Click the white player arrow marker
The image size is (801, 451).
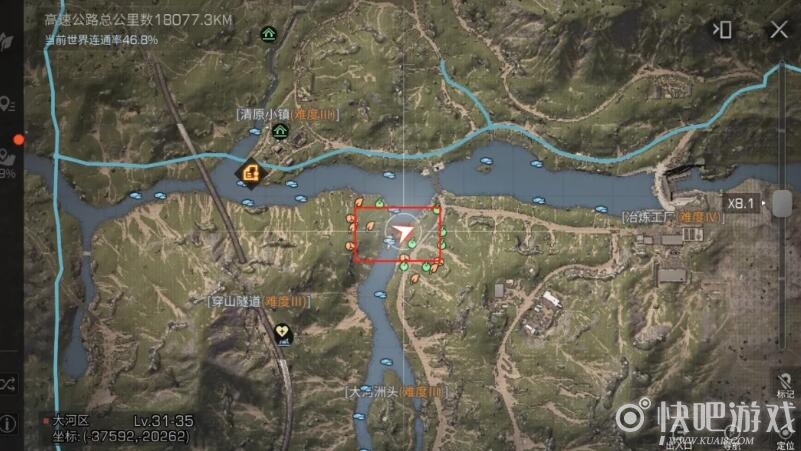pos(402,234)
